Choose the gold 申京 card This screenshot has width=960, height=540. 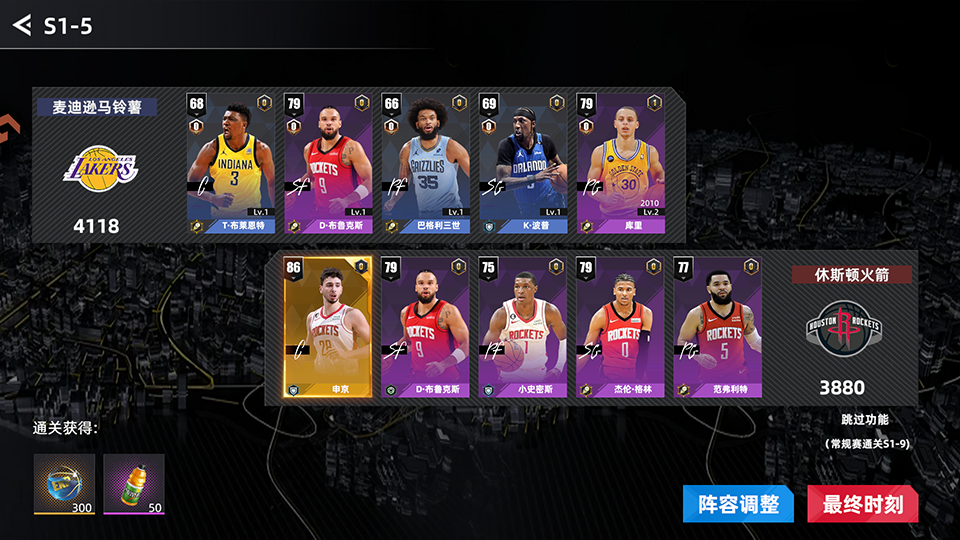click(x=328, y=327)
